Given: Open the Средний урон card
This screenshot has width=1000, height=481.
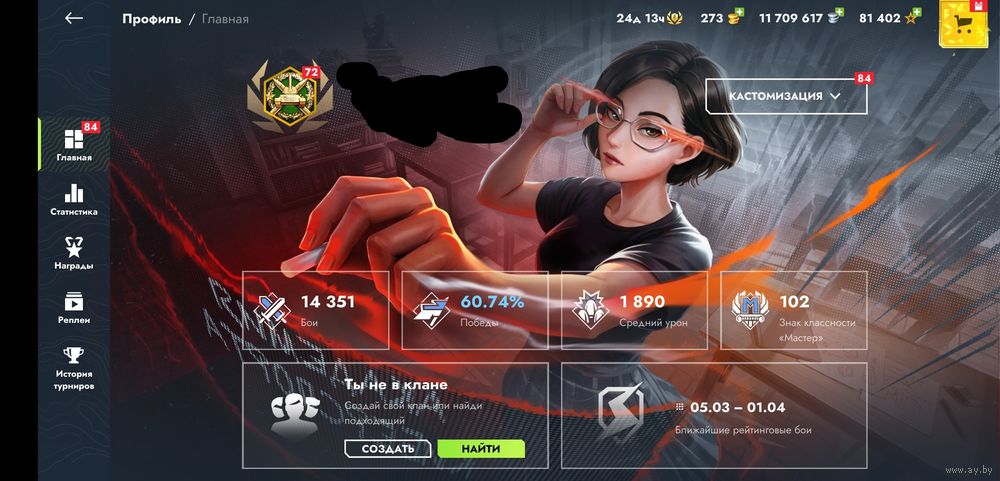Looking at the screenshot, I should point(634,310).
